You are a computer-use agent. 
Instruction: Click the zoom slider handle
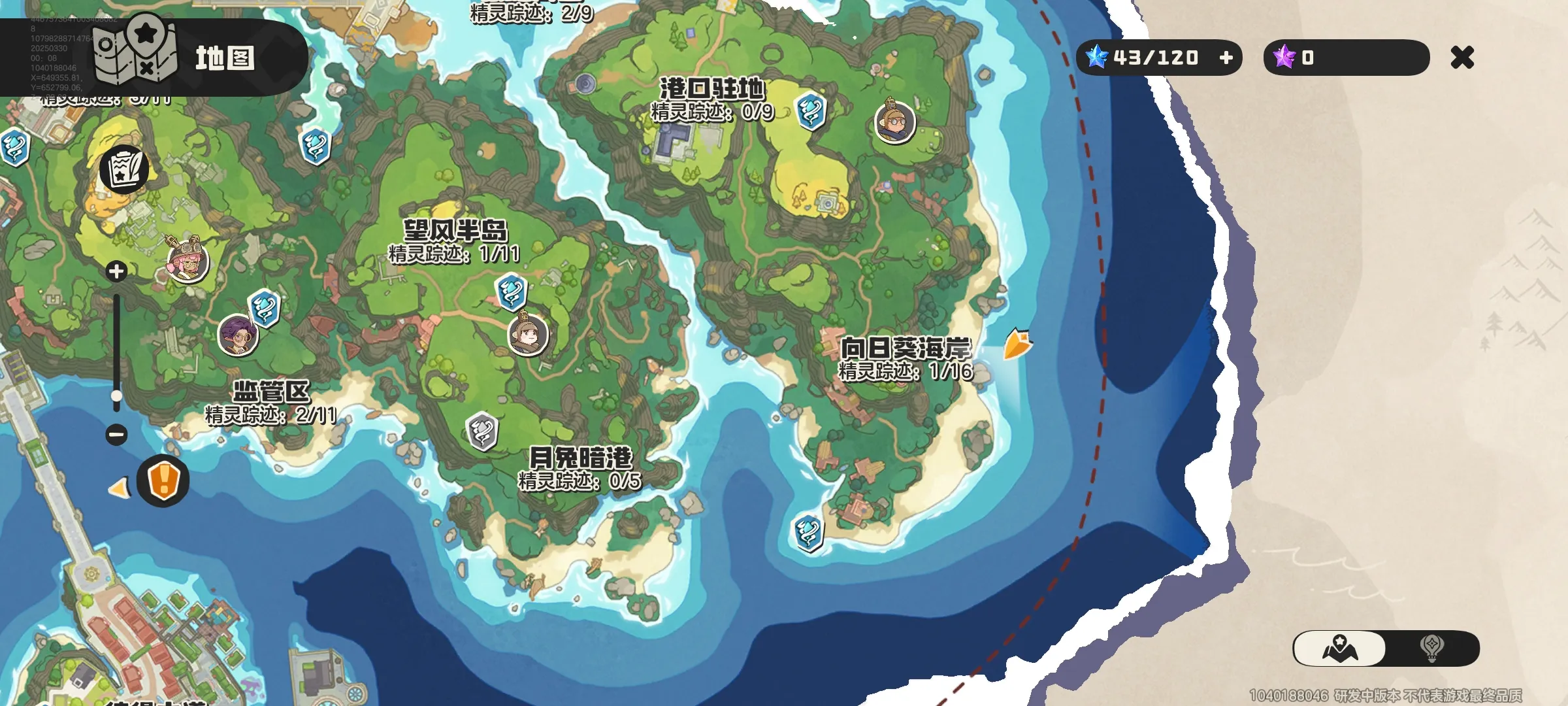tap(116, 395)
